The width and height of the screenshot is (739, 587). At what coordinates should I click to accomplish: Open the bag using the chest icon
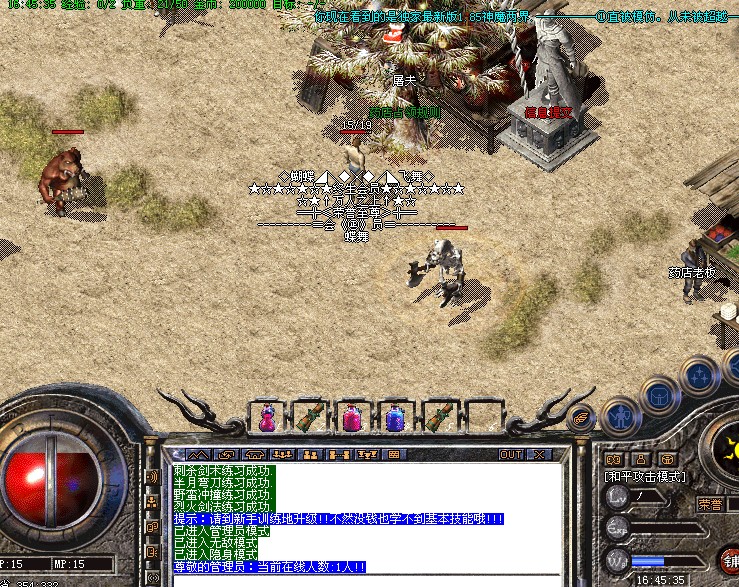tap(659, 397)
